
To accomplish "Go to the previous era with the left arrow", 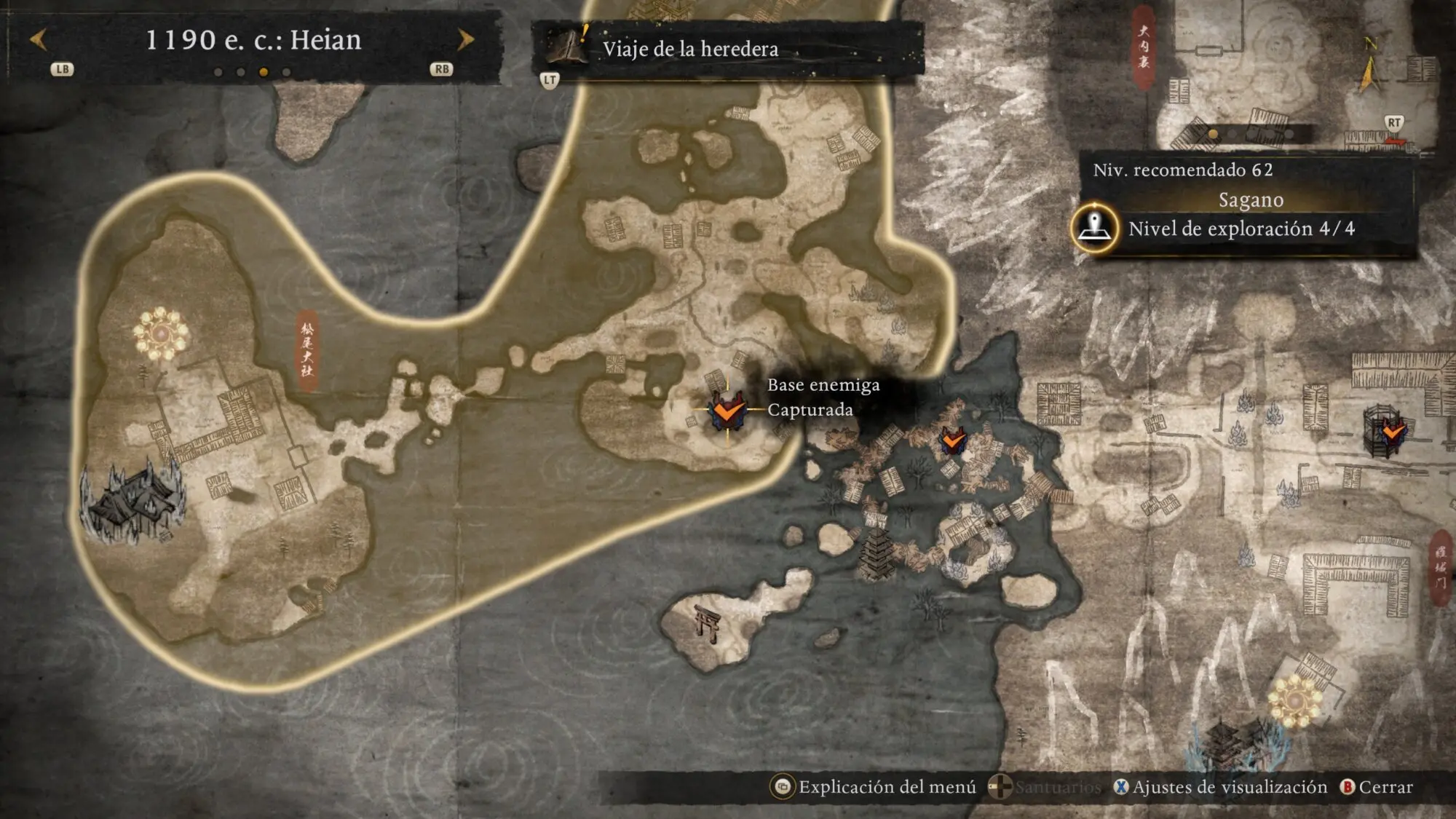I will coord(39,39).
